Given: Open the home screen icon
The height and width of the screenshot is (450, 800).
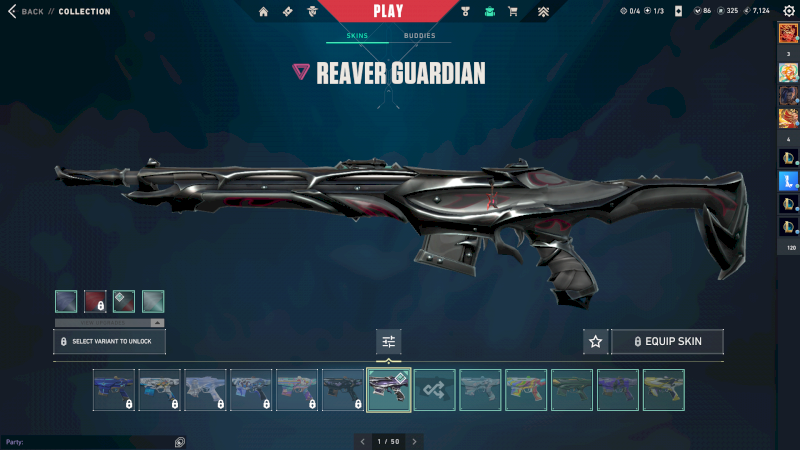Looking at the screenshot, I should coord(264,12).
